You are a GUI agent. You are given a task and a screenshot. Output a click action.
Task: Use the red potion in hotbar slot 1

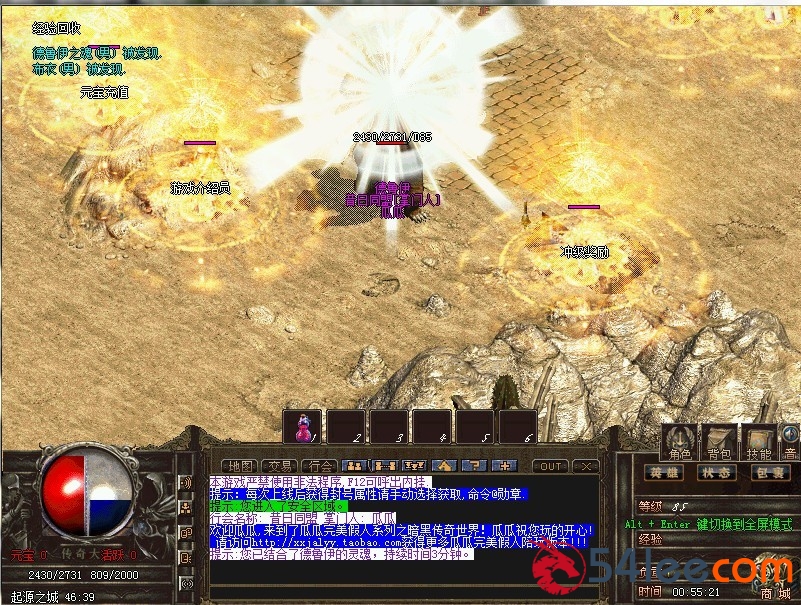pos(303,427)
